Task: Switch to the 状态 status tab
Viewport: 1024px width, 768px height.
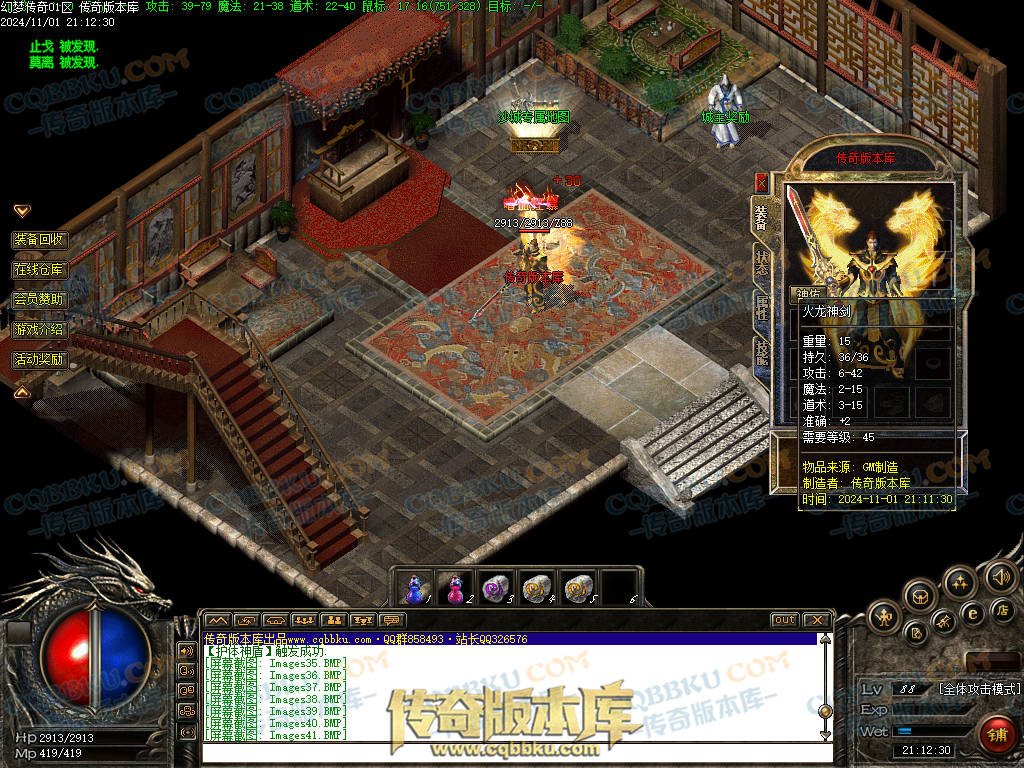Action: point(762,262)
